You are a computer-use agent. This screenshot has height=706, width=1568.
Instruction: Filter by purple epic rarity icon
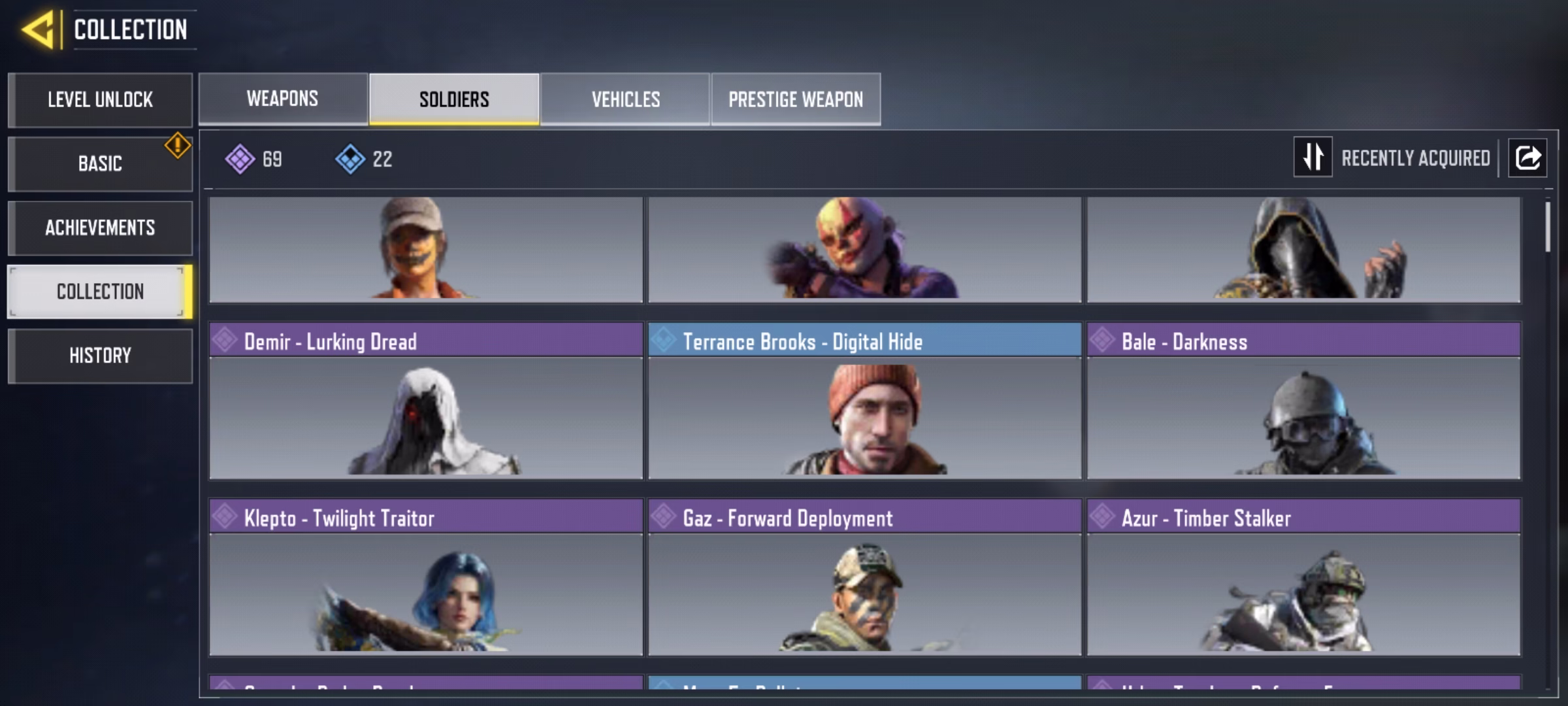(240, 159)
